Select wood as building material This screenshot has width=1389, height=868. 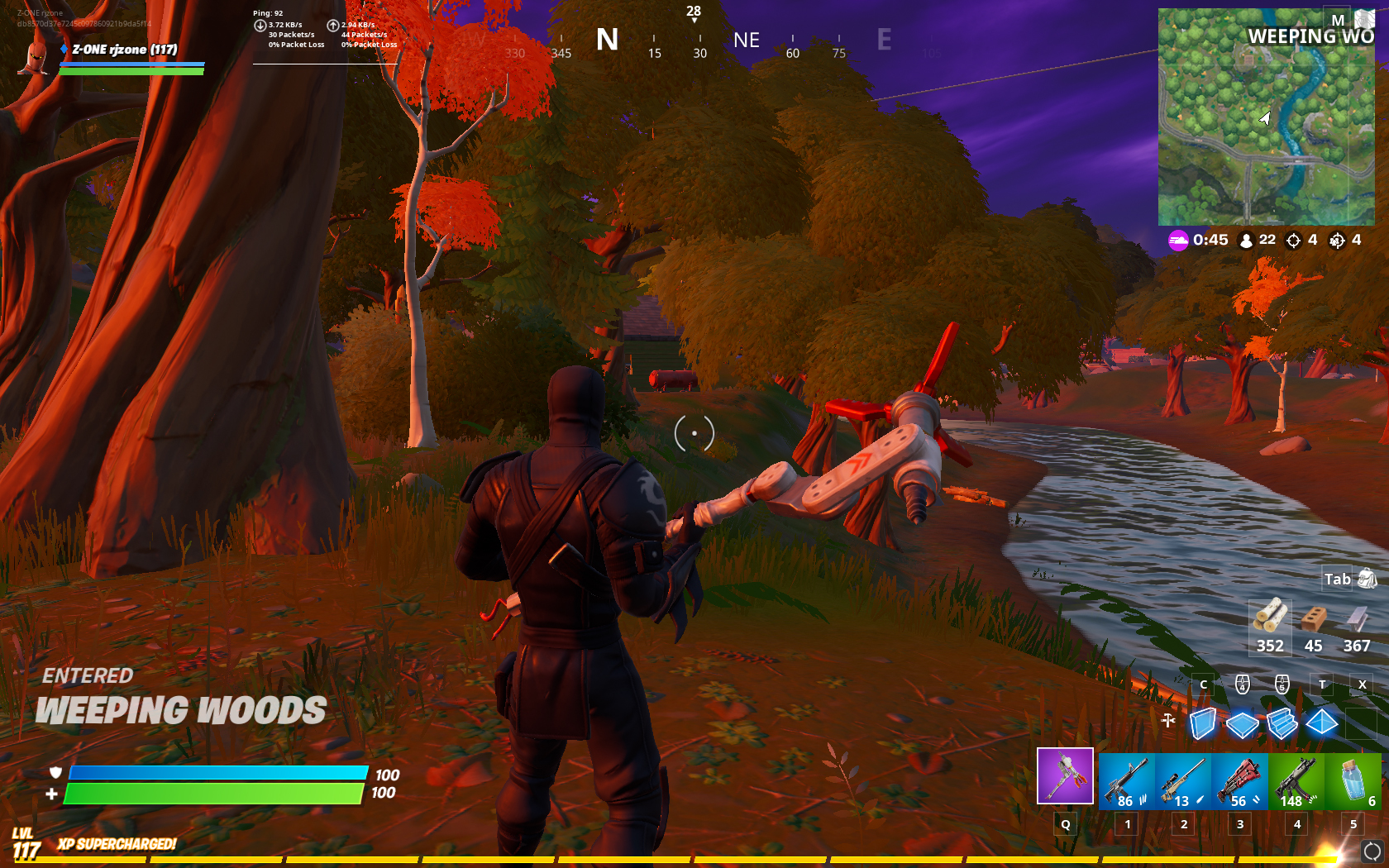click(x=1269, y=626)
